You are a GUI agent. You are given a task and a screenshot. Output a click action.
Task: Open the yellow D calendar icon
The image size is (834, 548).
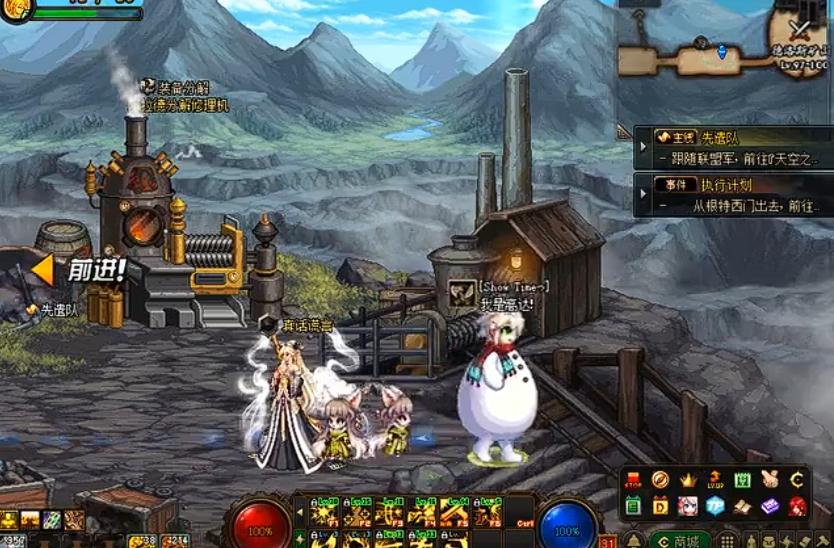[660, 506]
